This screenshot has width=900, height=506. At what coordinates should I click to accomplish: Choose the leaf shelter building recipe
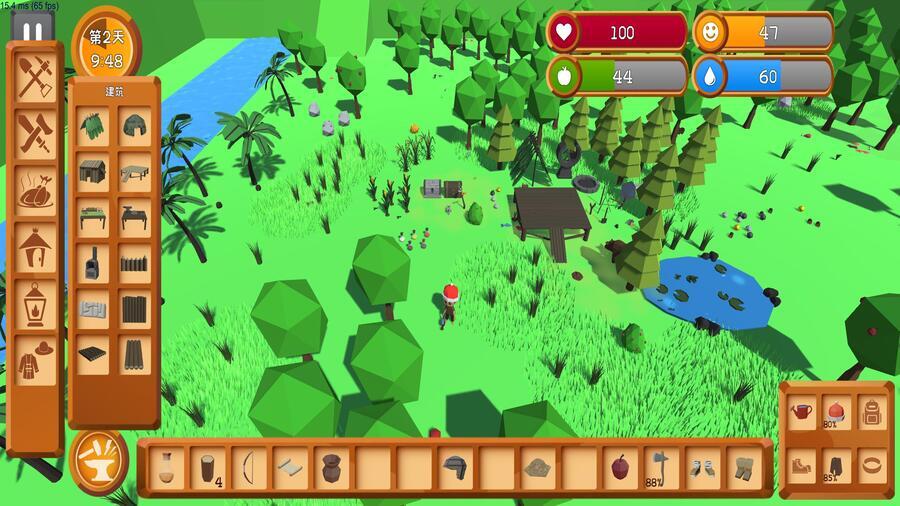coord(93,126)
